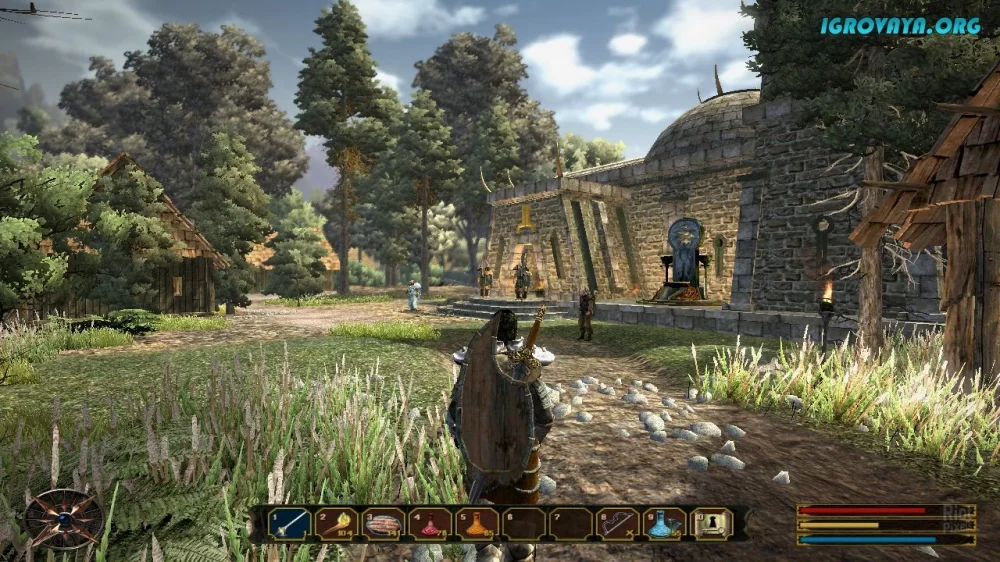Equip the bow from hotbar slot 8
This screenshot has height=562, width=1000.
coord(618,523)
